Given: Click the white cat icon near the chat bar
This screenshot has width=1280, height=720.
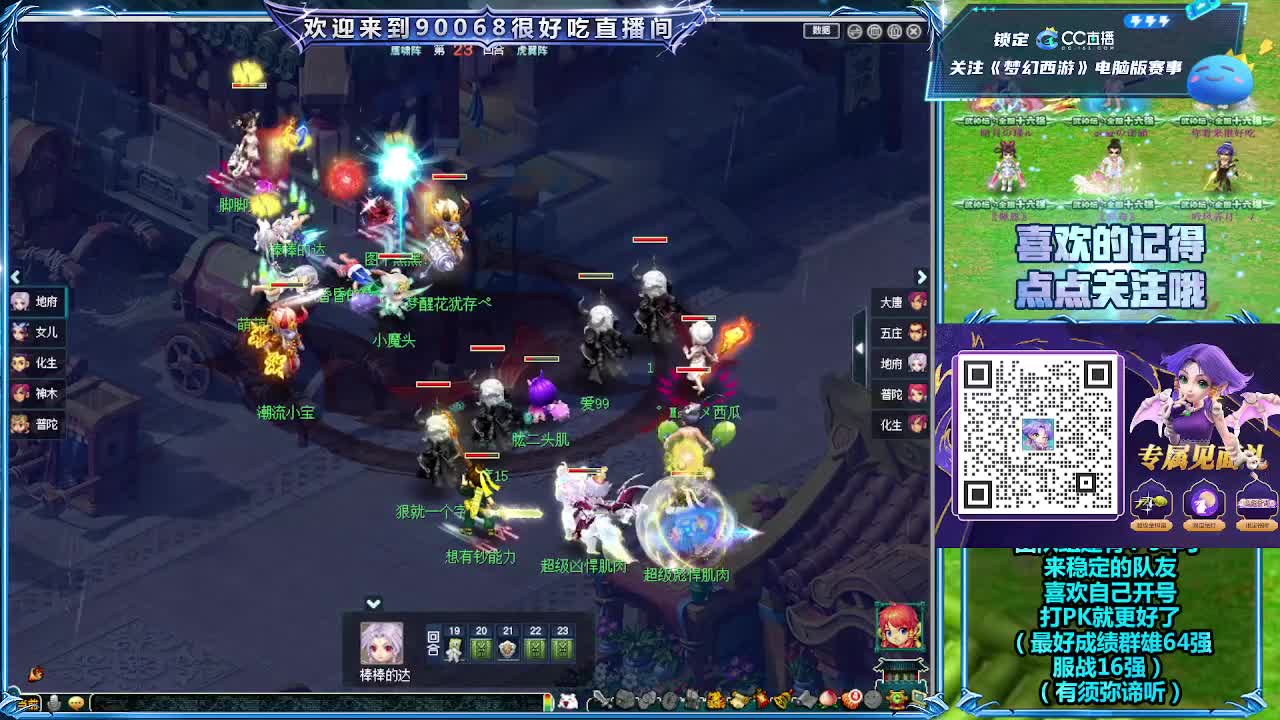Looking at the screenshot, I should point(568,700).
